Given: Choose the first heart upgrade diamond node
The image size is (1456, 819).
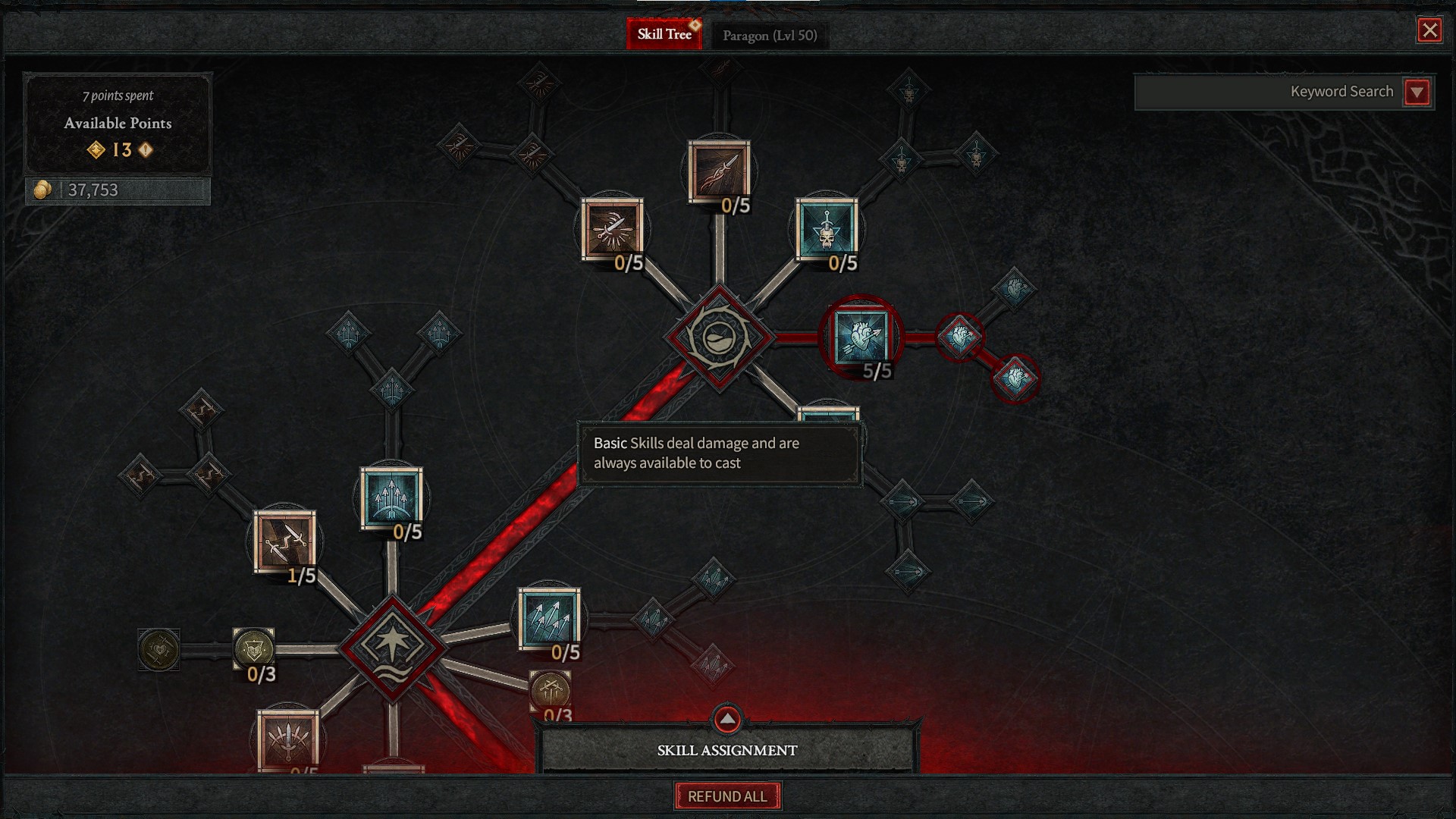Looking at the screenshot, I should pyautogui.click(x=959, y=337).
